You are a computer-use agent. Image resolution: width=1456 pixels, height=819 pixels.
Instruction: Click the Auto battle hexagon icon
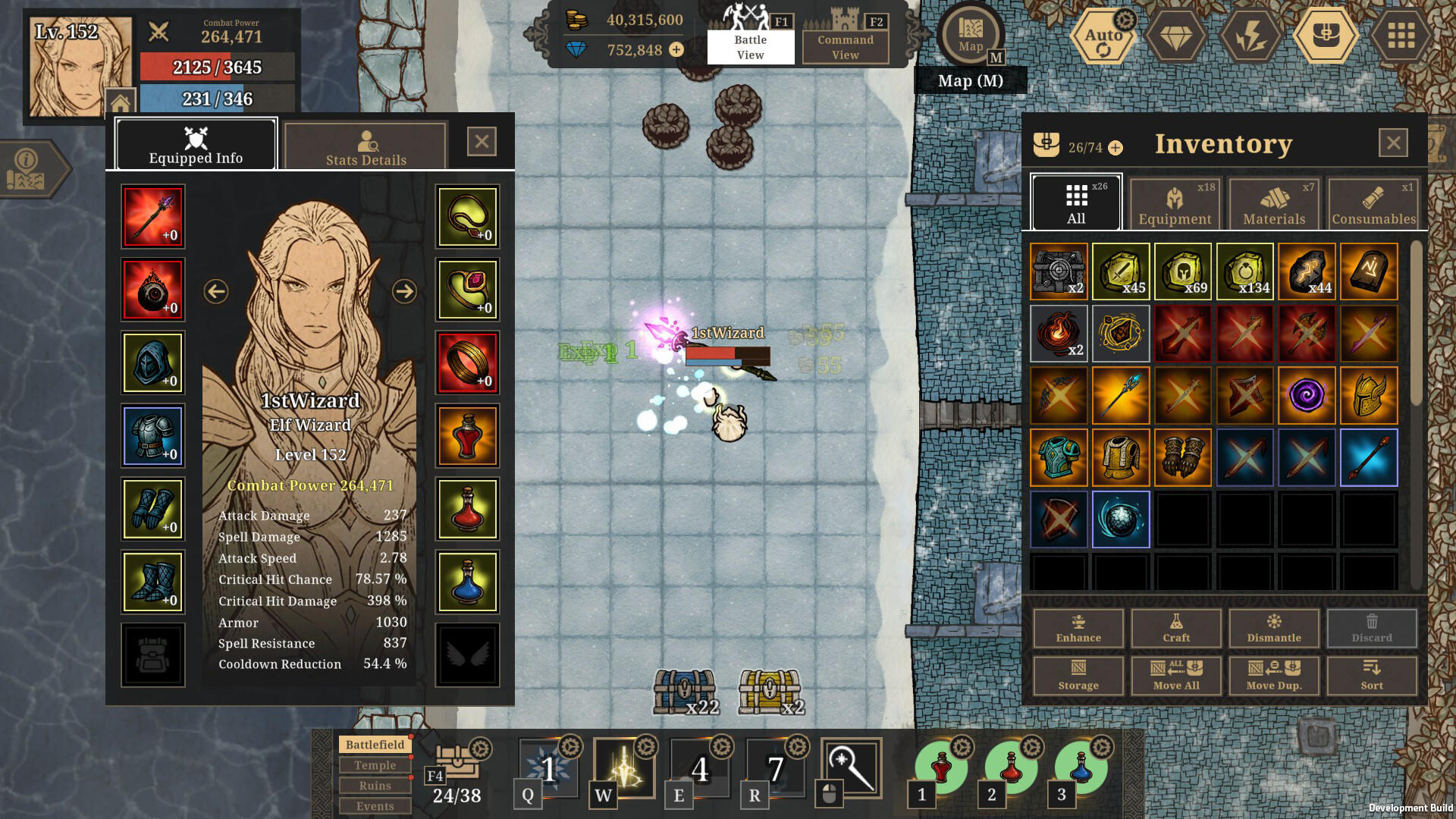tap(1103, 35)
